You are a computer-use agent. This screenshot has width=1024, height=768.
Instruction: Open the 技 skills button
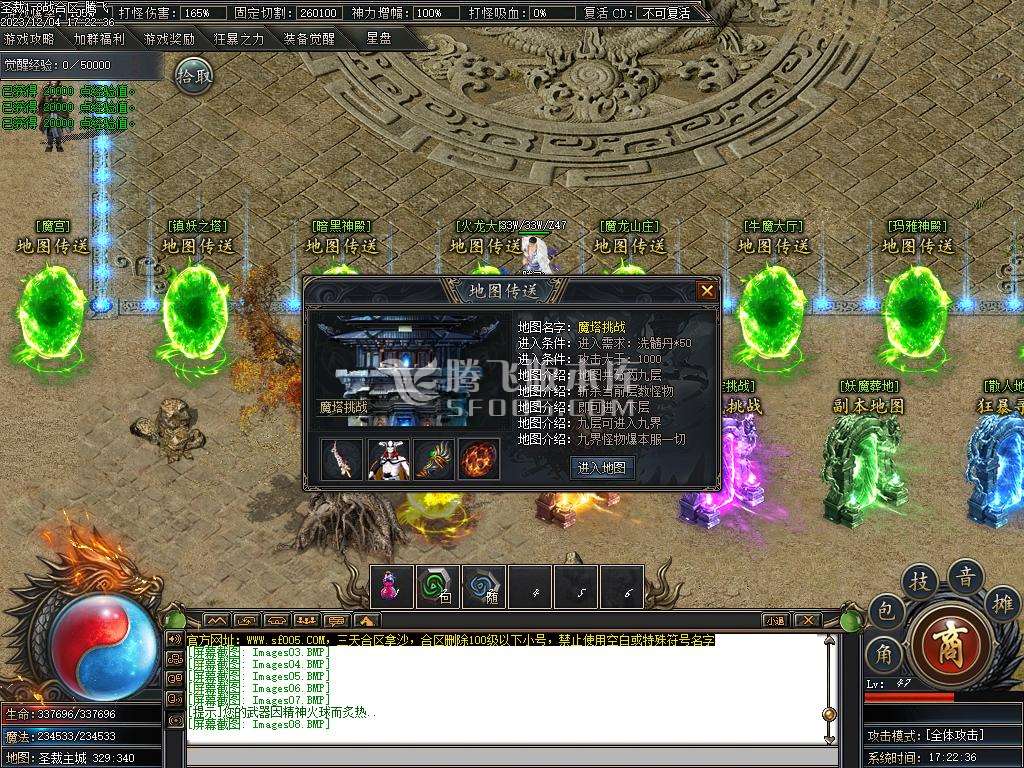click(919, 581)
